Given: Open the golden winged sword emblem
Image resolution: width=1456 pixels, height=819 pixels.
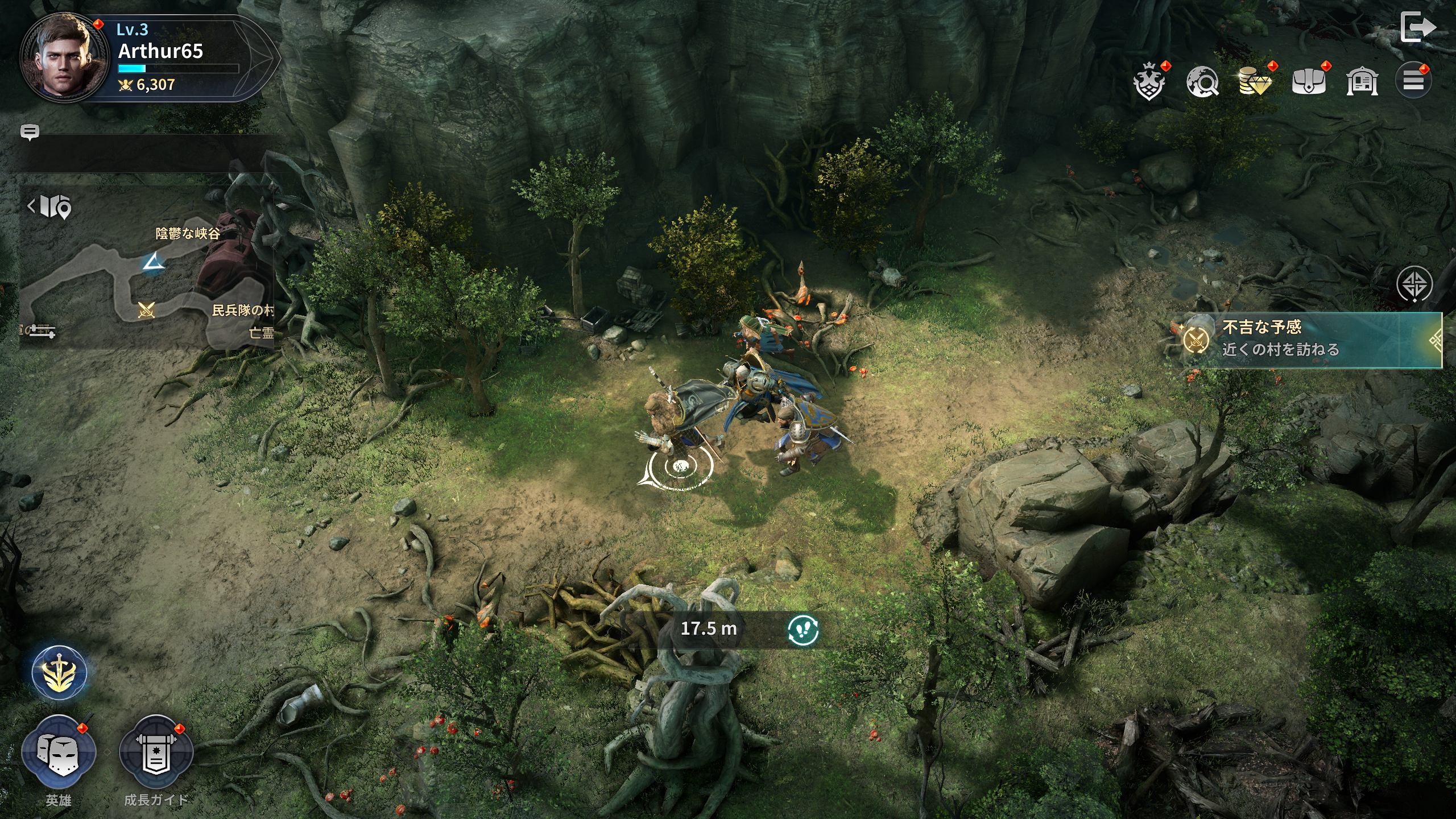Looking at the screenshot, I should pos(59,673).
